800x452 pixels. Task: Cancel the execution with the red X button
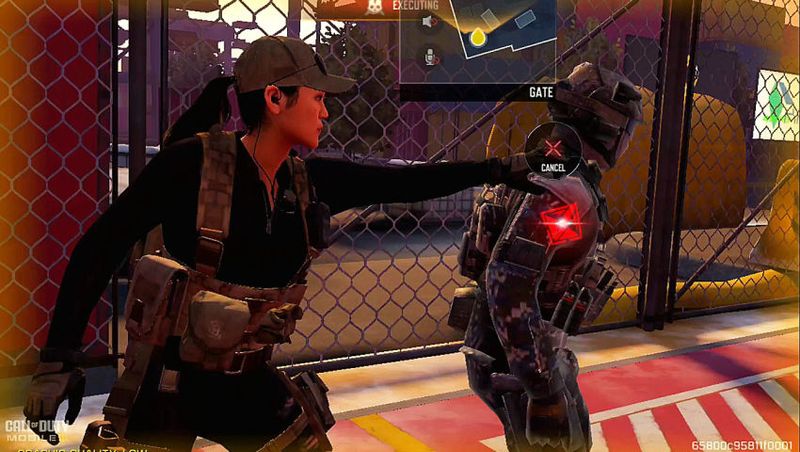click(552, 148)
